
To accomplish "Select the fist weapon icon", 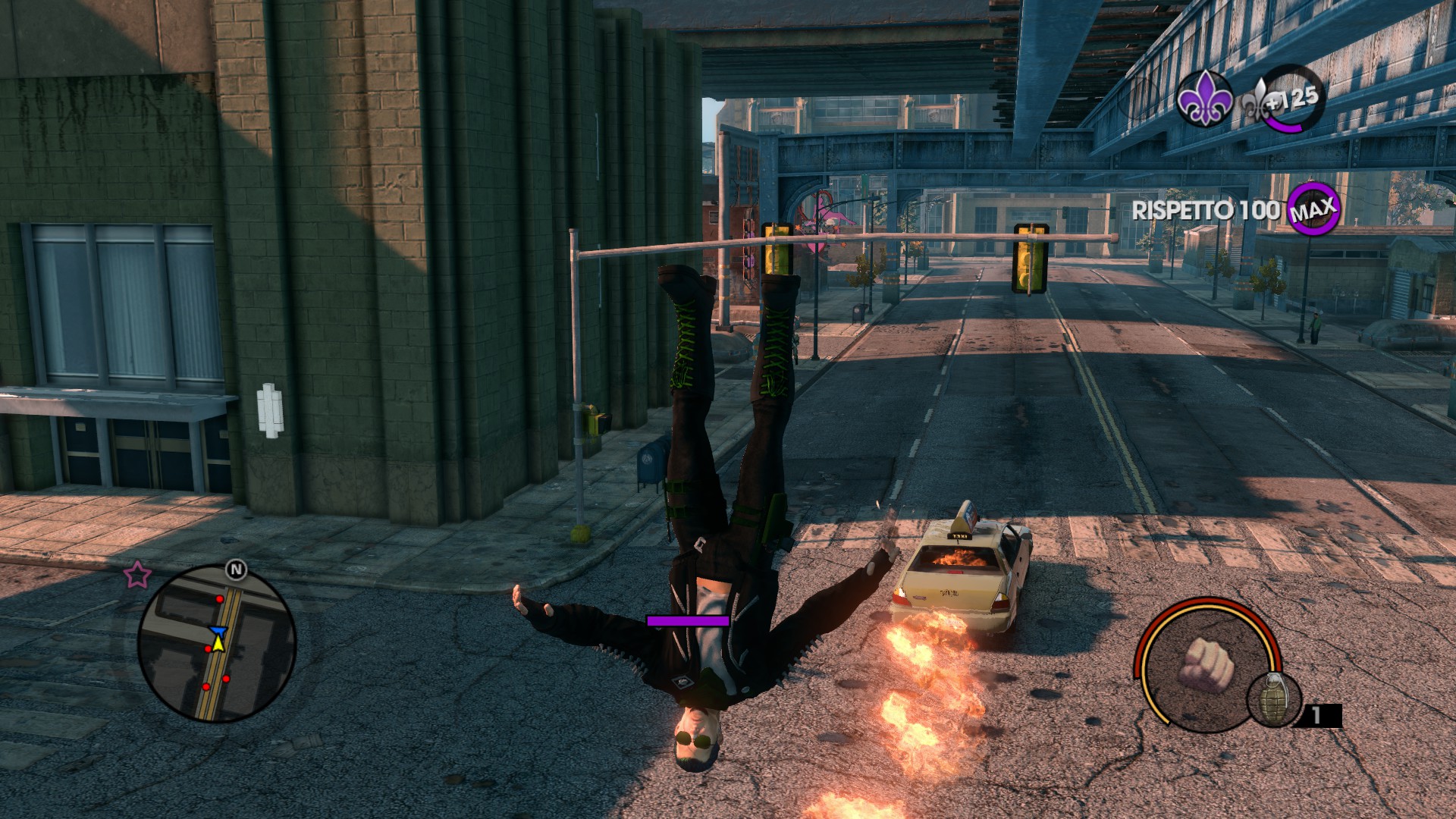I will [x=1207, y=664].
